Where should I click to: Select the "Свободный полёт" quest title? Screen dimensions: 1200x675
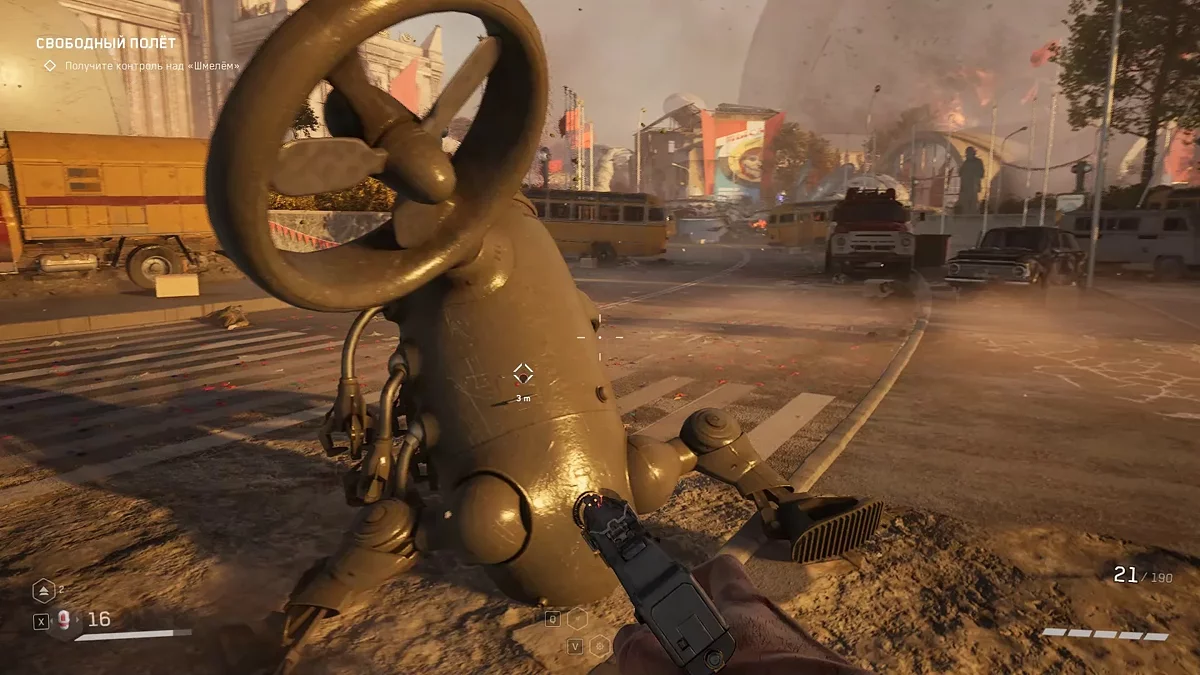(x=106, y=43)
